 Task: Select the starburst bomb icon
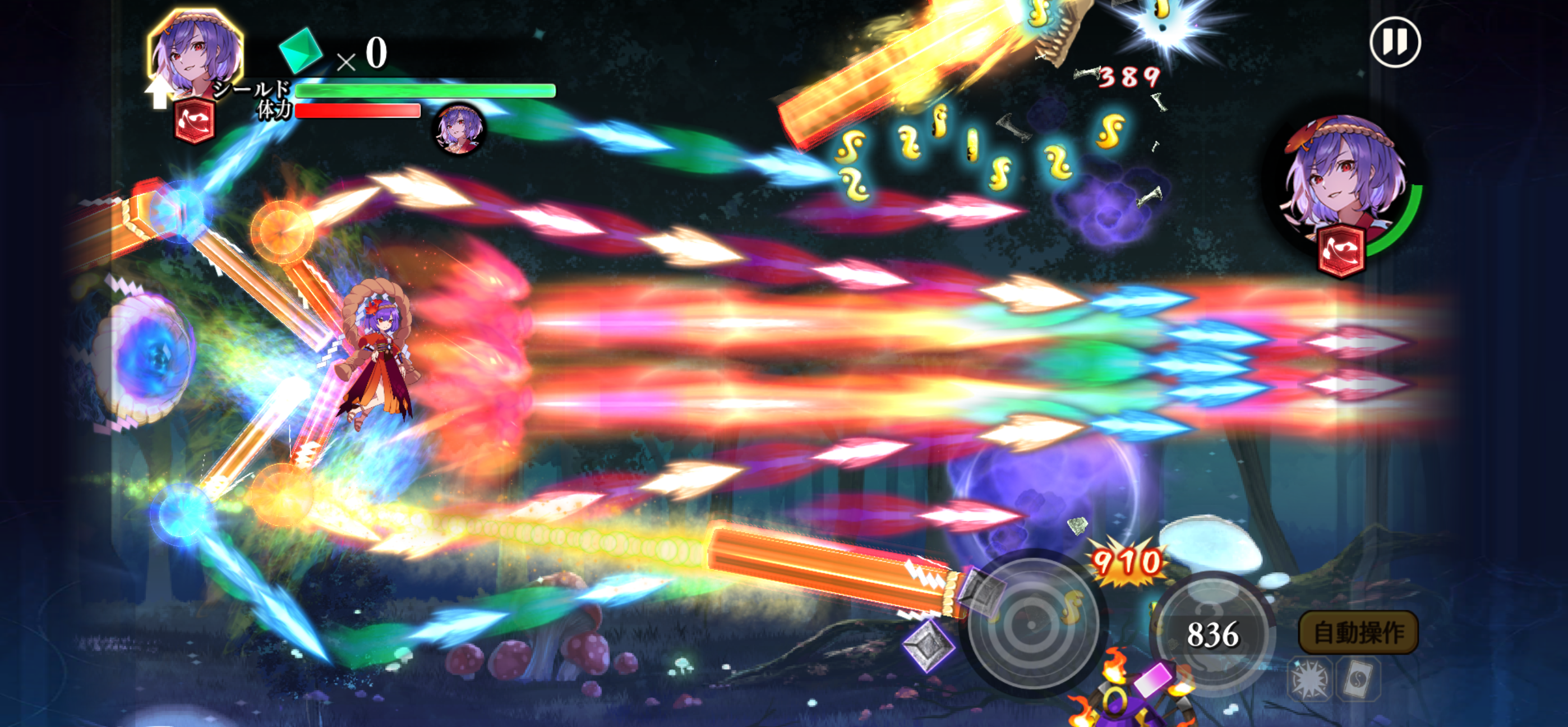click(1309, 679)
